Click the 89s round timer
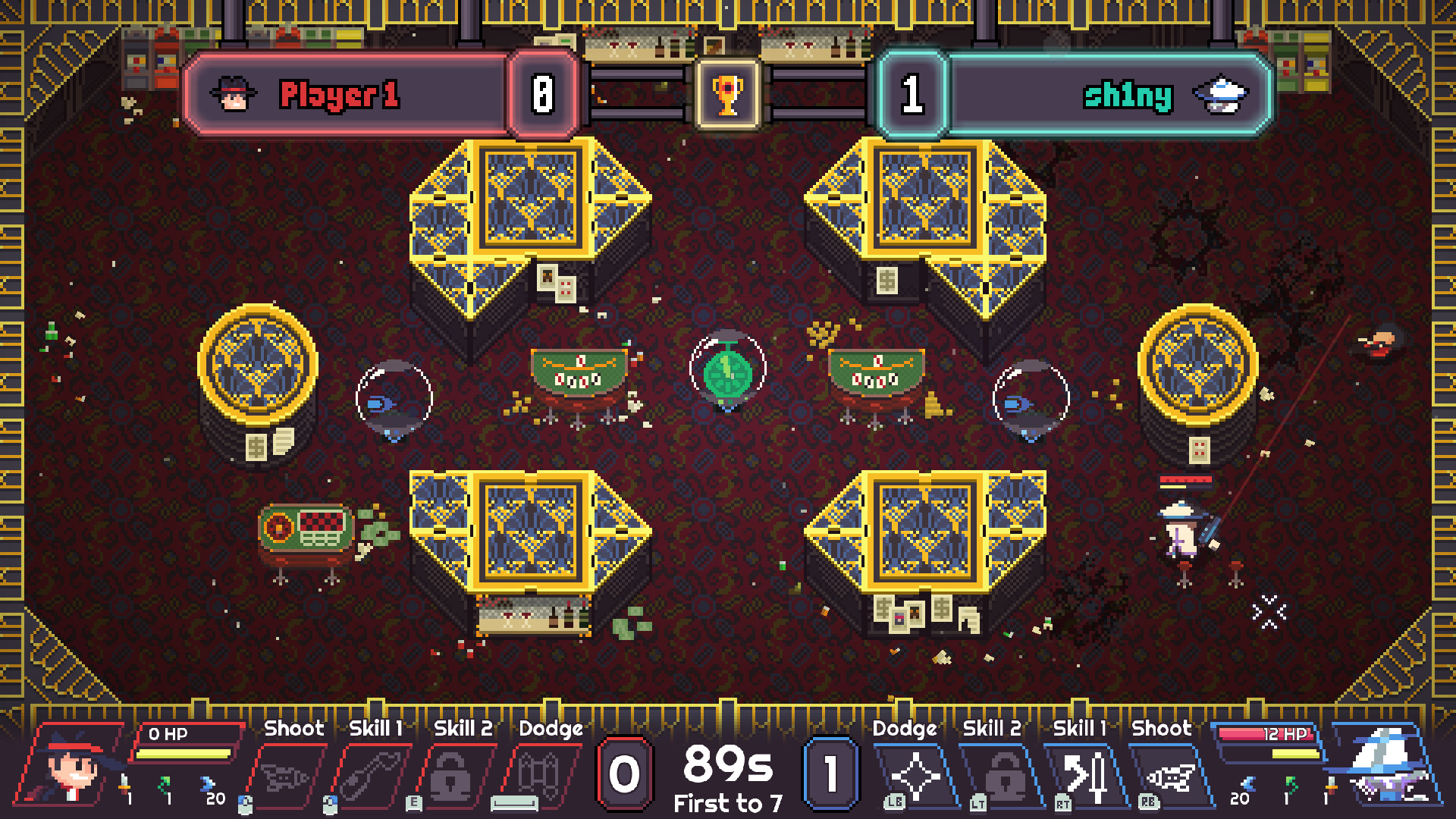Image resolution: width=1456 pixels, height=819 pixels. tap(727, 766)
